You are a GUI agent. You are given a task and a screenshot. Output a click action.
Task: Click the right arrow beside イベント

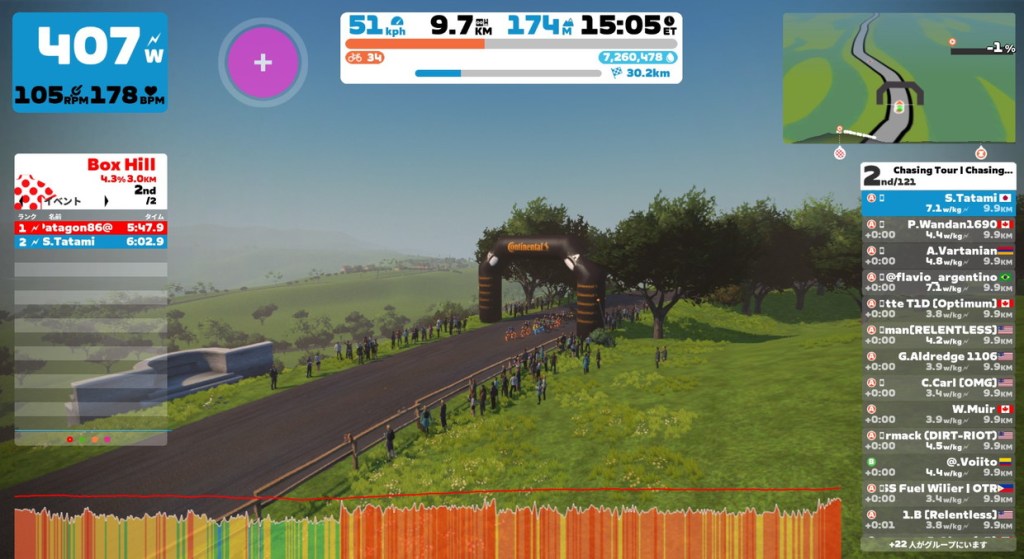105,201
